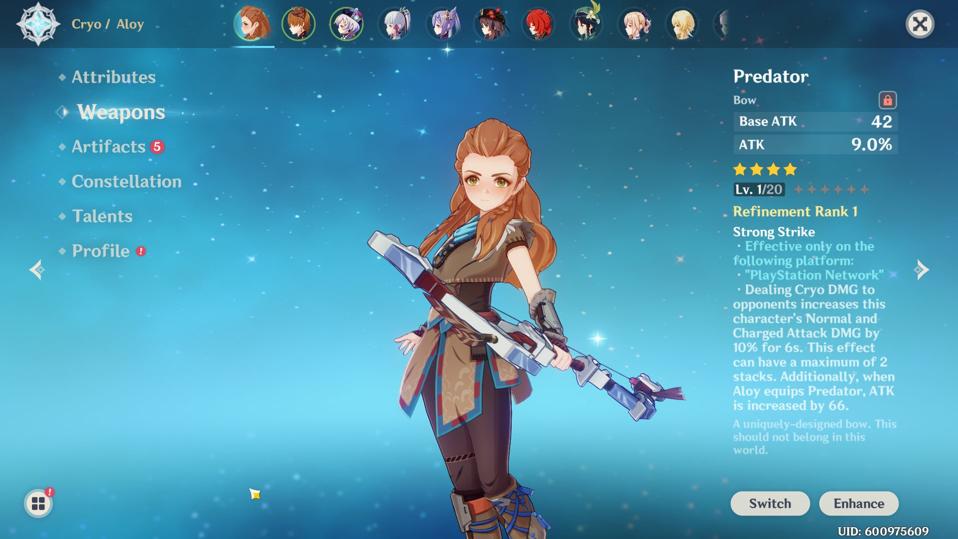Image resolution: width=958 pixels, height=539 pixels.
Task: Go to the next character with right arrow
Action: pos(922,269)
